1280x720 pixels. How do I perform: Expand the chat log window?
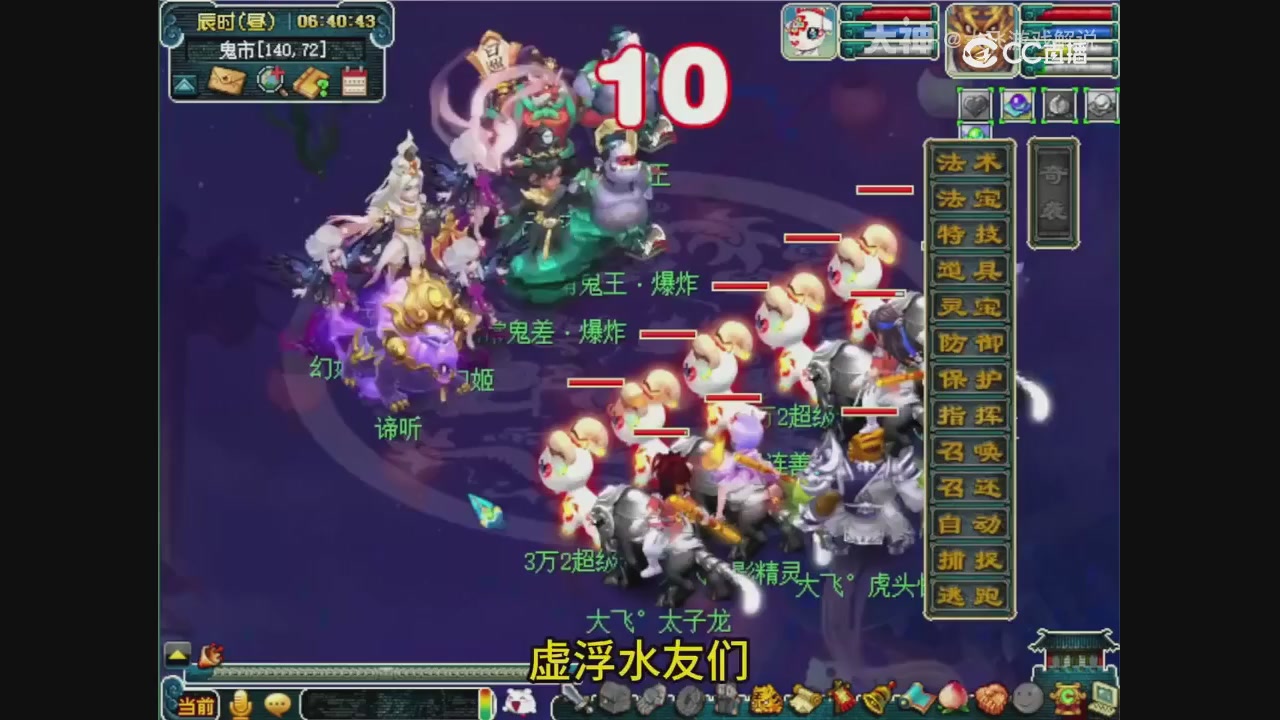pos(177,653)
